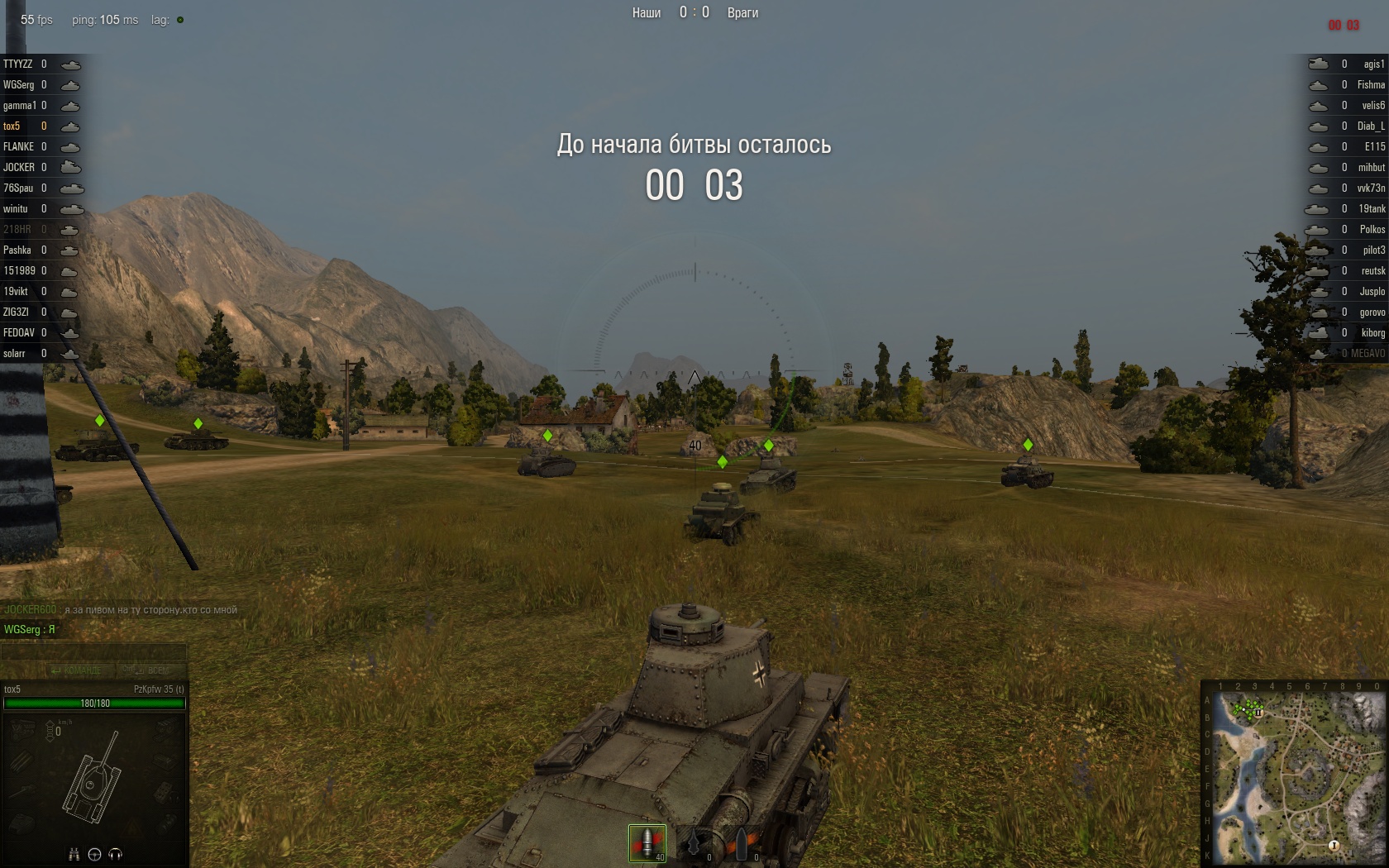Send message to all with ВСЕМ button
This screenshot has width=1389, height=868.
pyautogui.click(x=146, y=670)
